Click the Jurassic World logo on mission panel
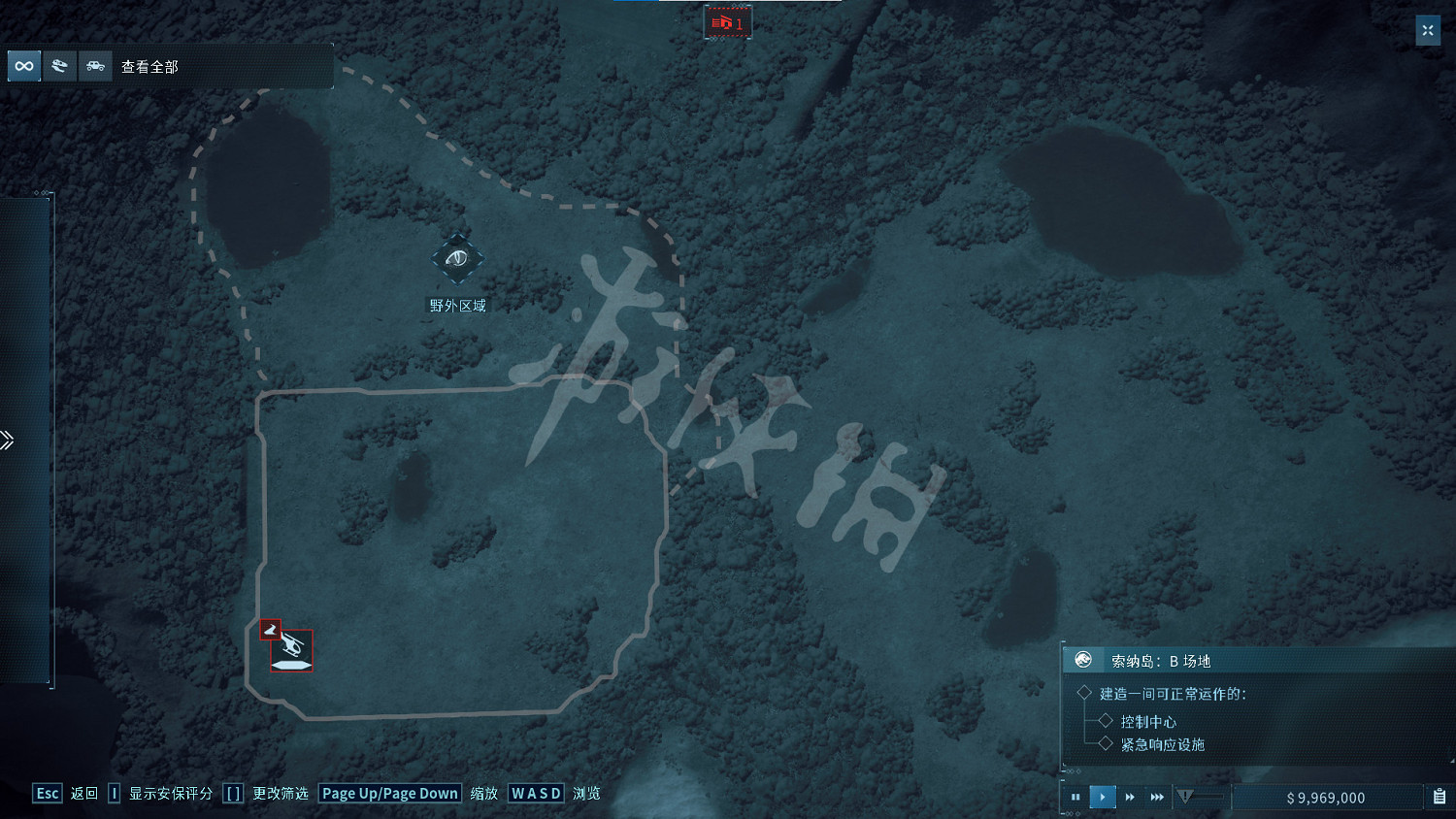The height and width of the screenshot is (819, 1456). [1082, 660]
